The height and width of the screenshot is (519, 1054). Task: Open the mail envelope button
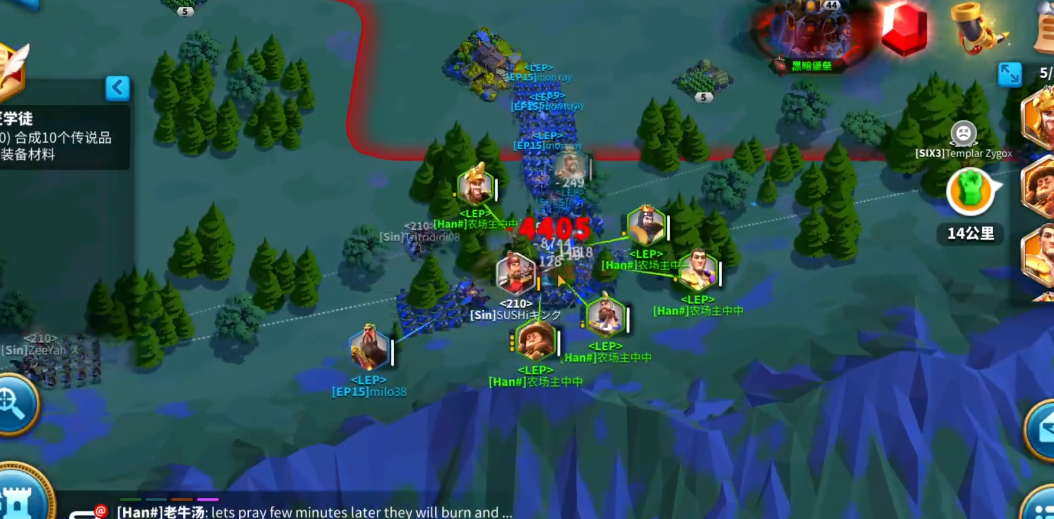(1043, 427)
